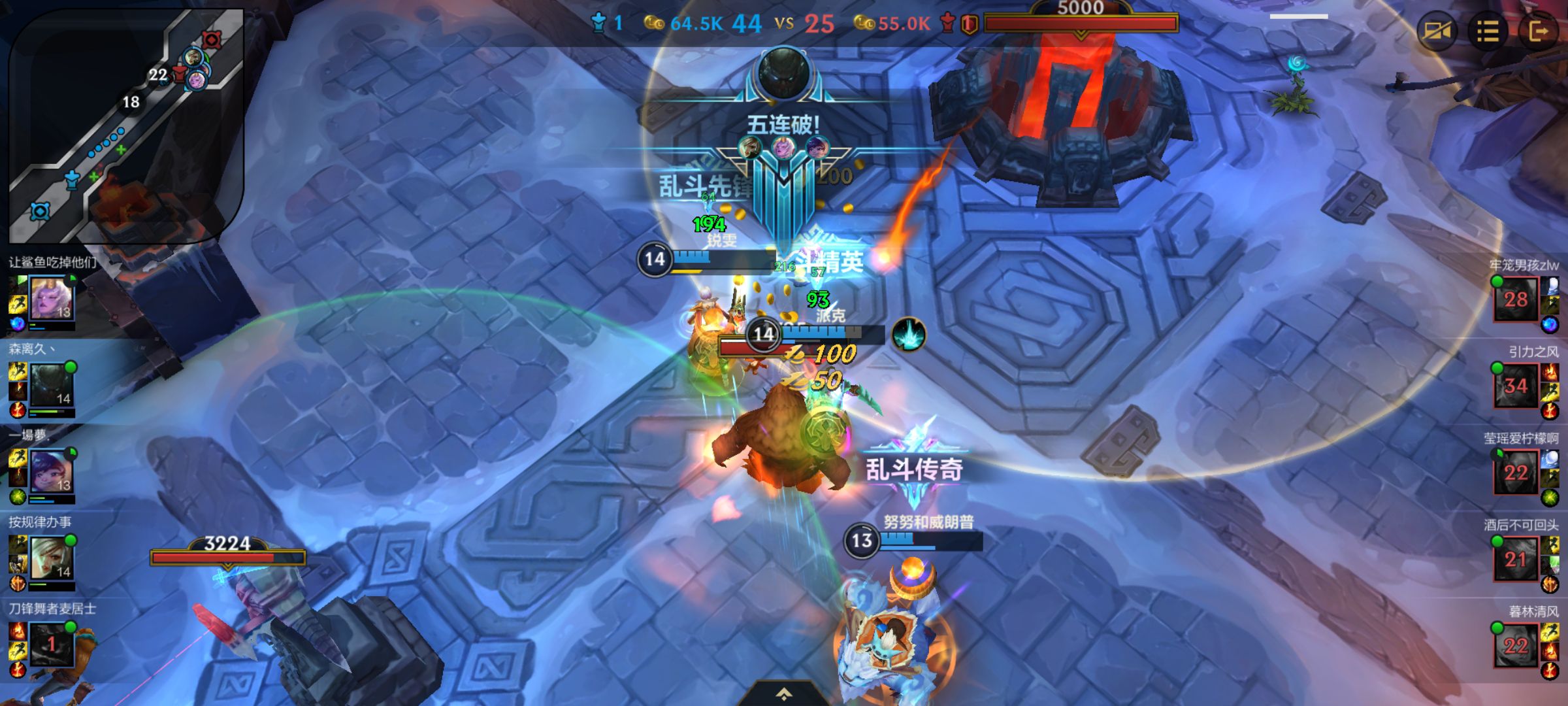The height and width of the screenshot is (706, 1568).
Task: Toggle the crossed-out camera button
Action: click(x=1436, y=31)
